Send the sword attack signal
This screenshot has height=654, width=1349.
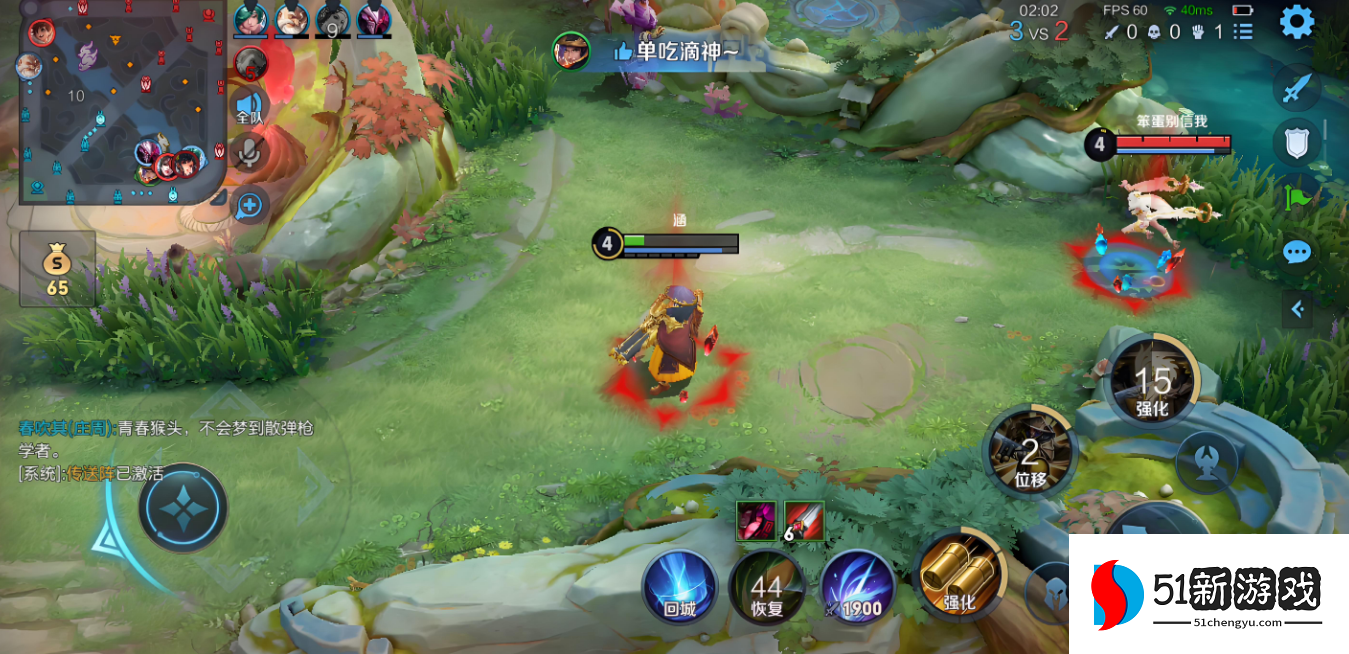pos(1297,88)
